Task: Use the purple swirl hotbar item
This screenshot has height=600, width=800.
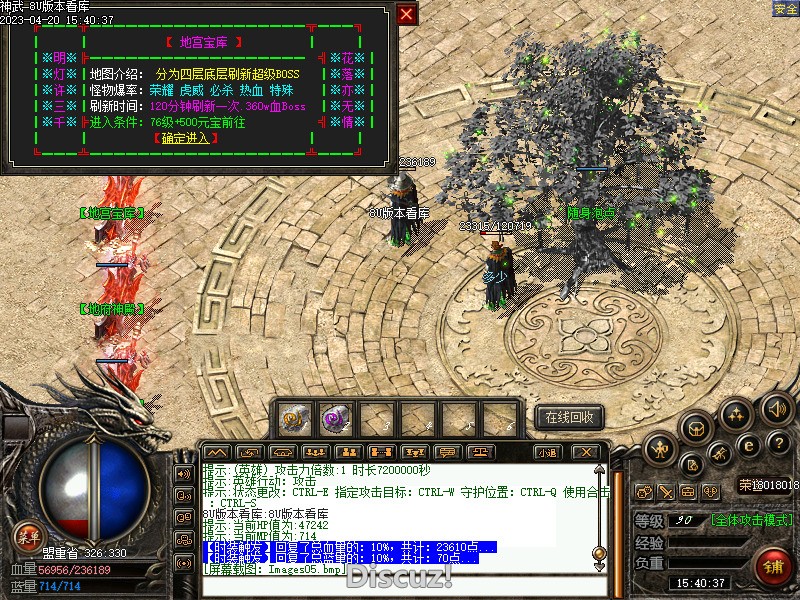Action: [335, 417]
